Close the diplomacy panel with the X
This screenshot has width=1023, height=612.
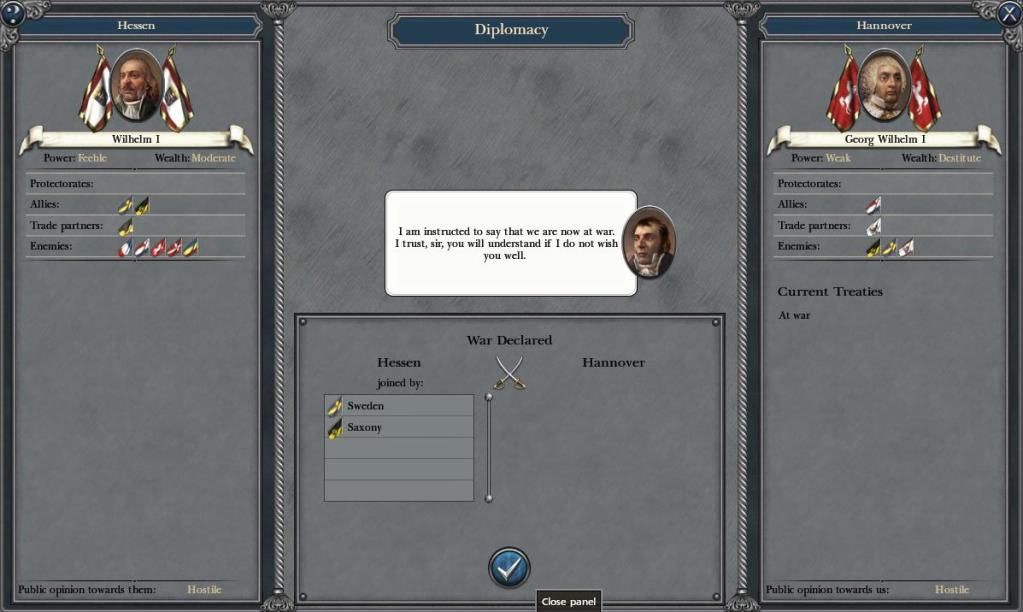(x=1009, y=13)
